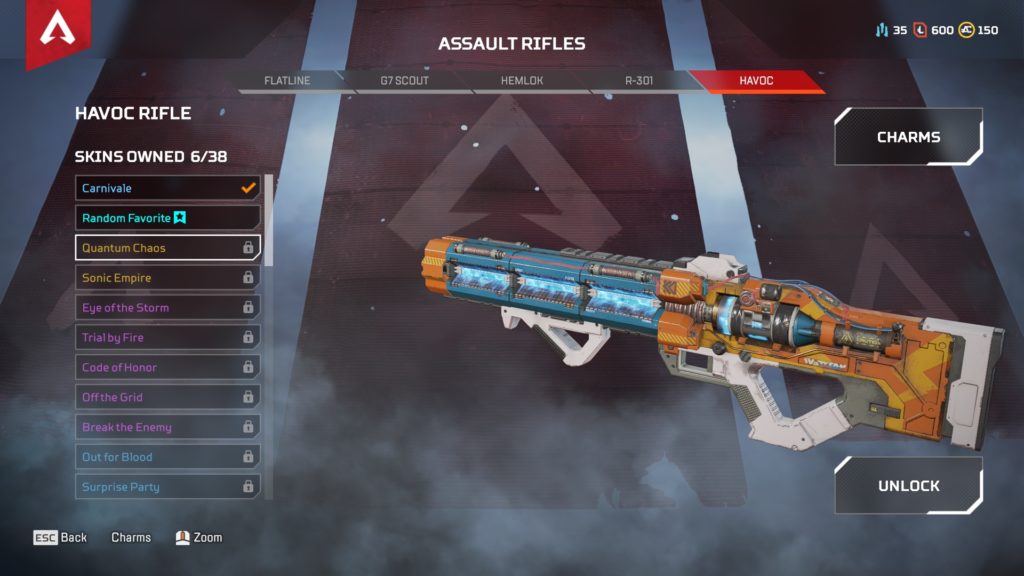Click the skin list scrollbar
The image size is (1024, 576).
coord(268,220)
